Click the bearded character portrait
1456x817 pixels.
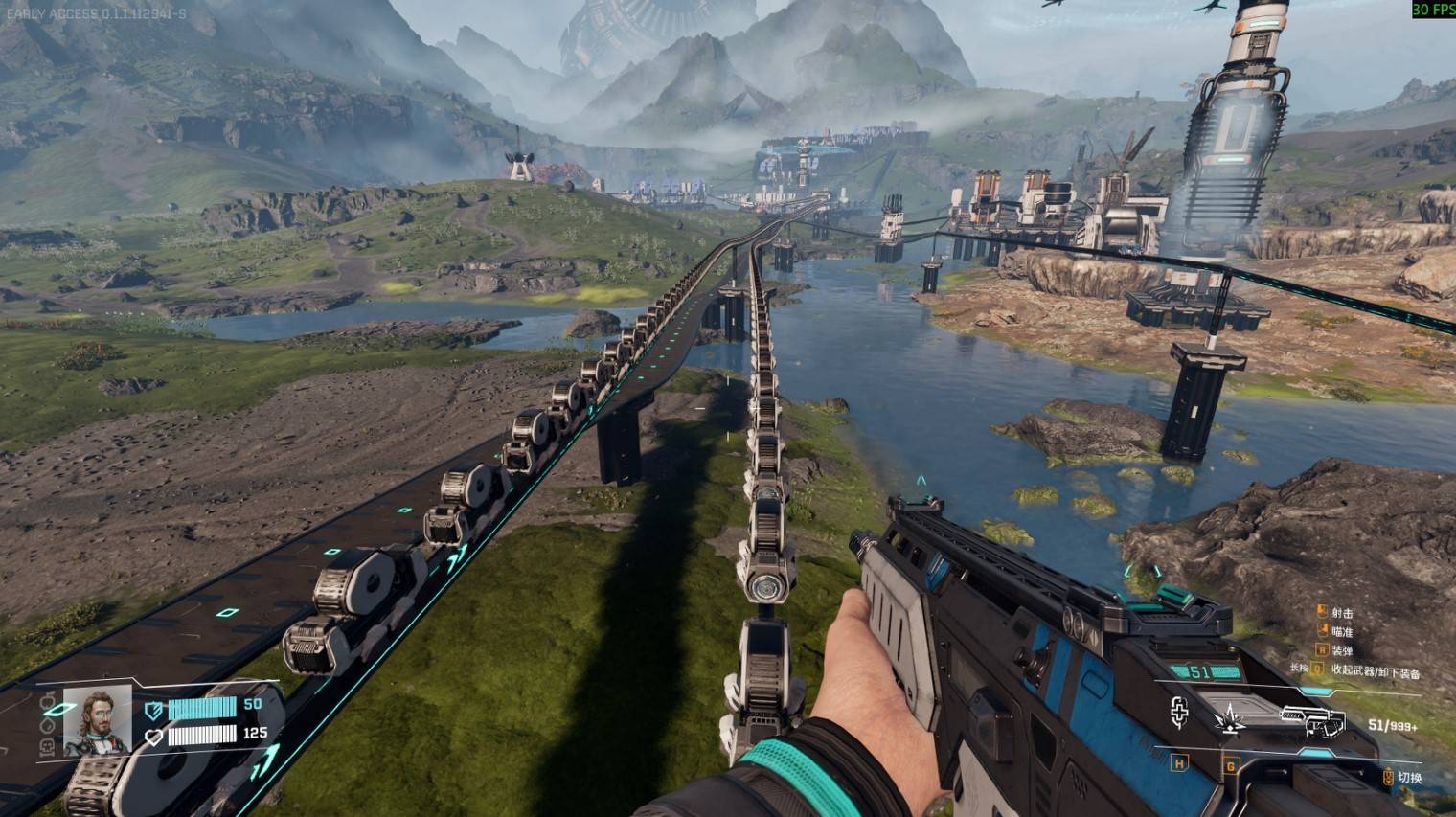point(97,720)
